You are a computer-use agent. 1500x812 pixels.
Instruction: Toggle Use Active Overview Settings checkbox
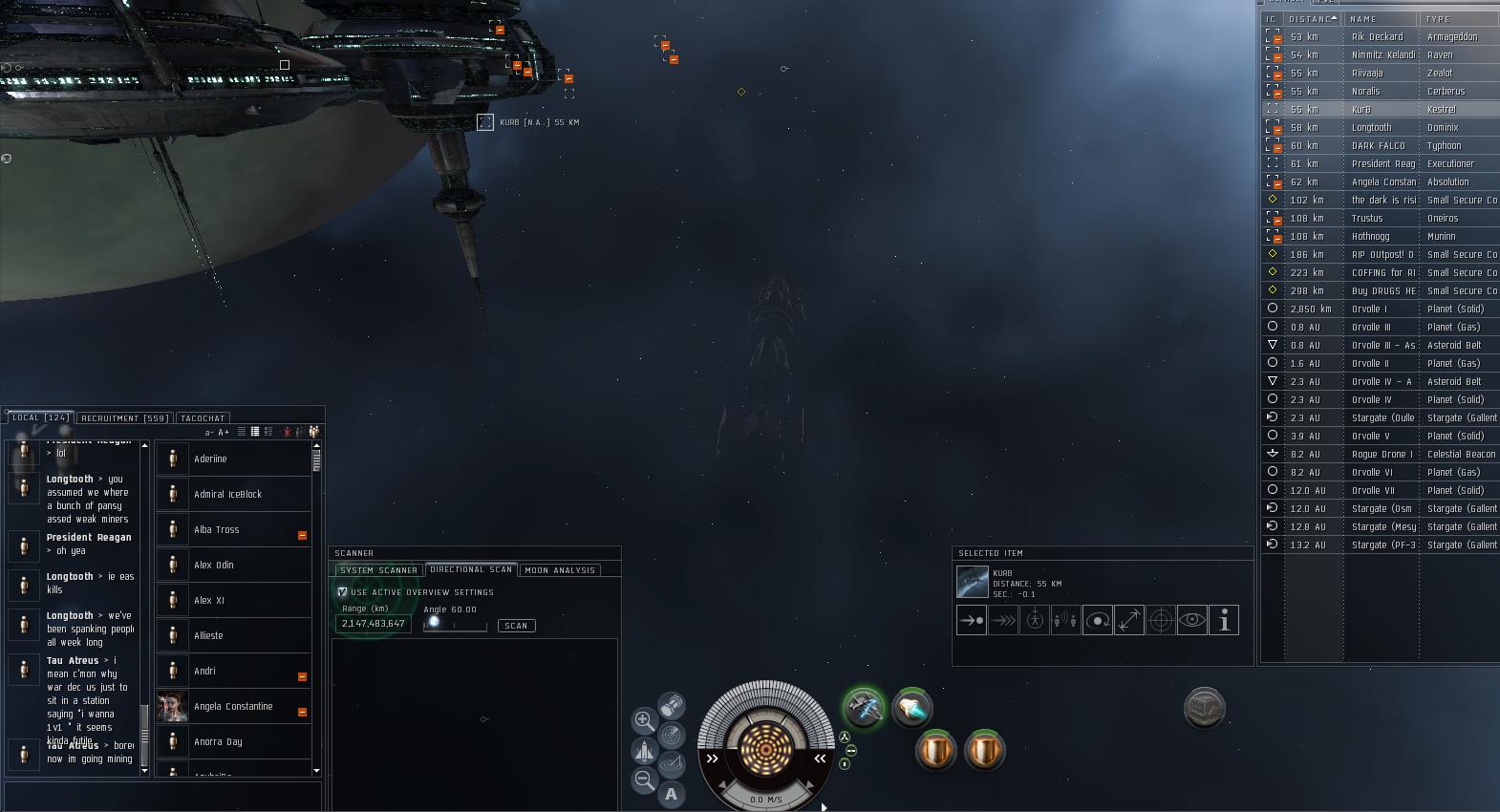(342, 592)
